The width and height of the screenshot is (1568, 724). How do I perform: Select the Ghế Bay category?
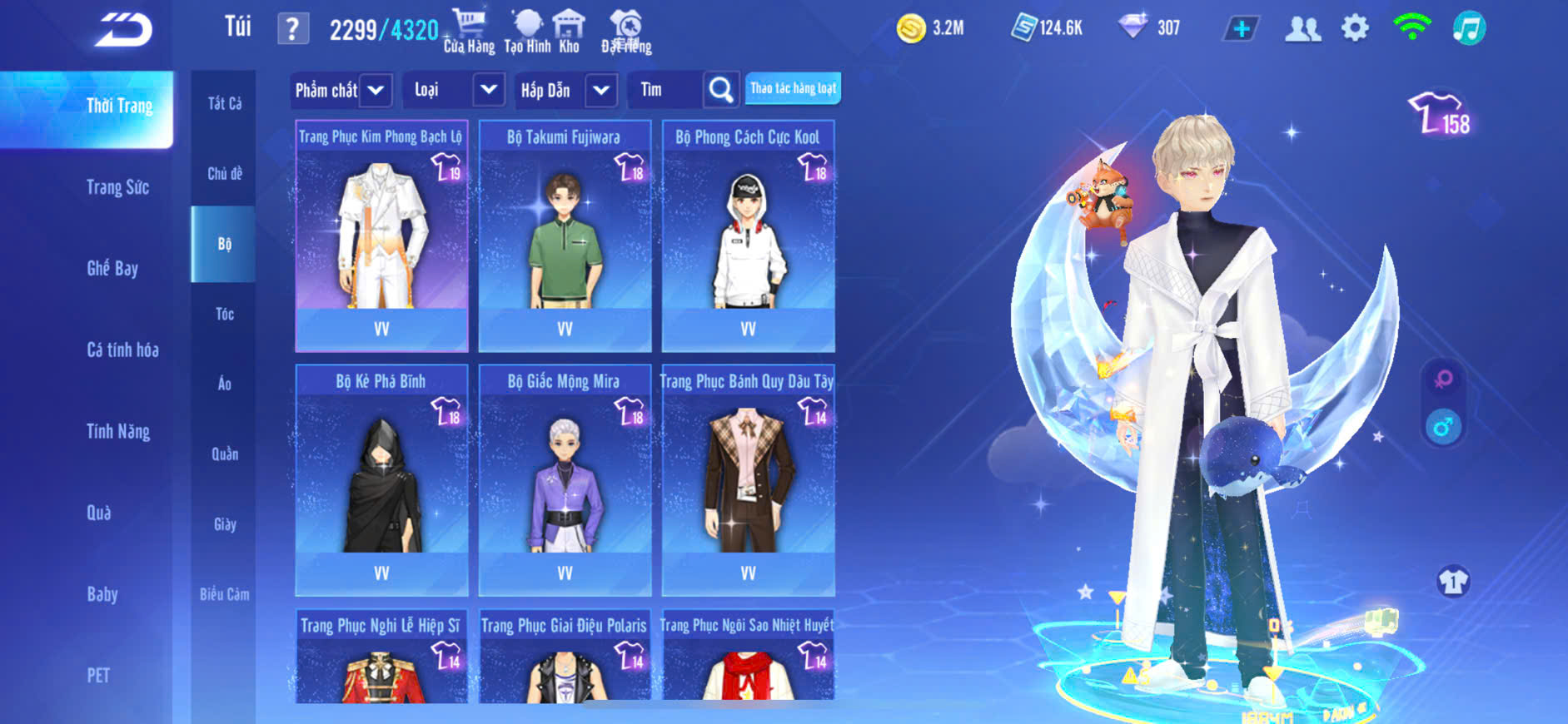point(112,268)
